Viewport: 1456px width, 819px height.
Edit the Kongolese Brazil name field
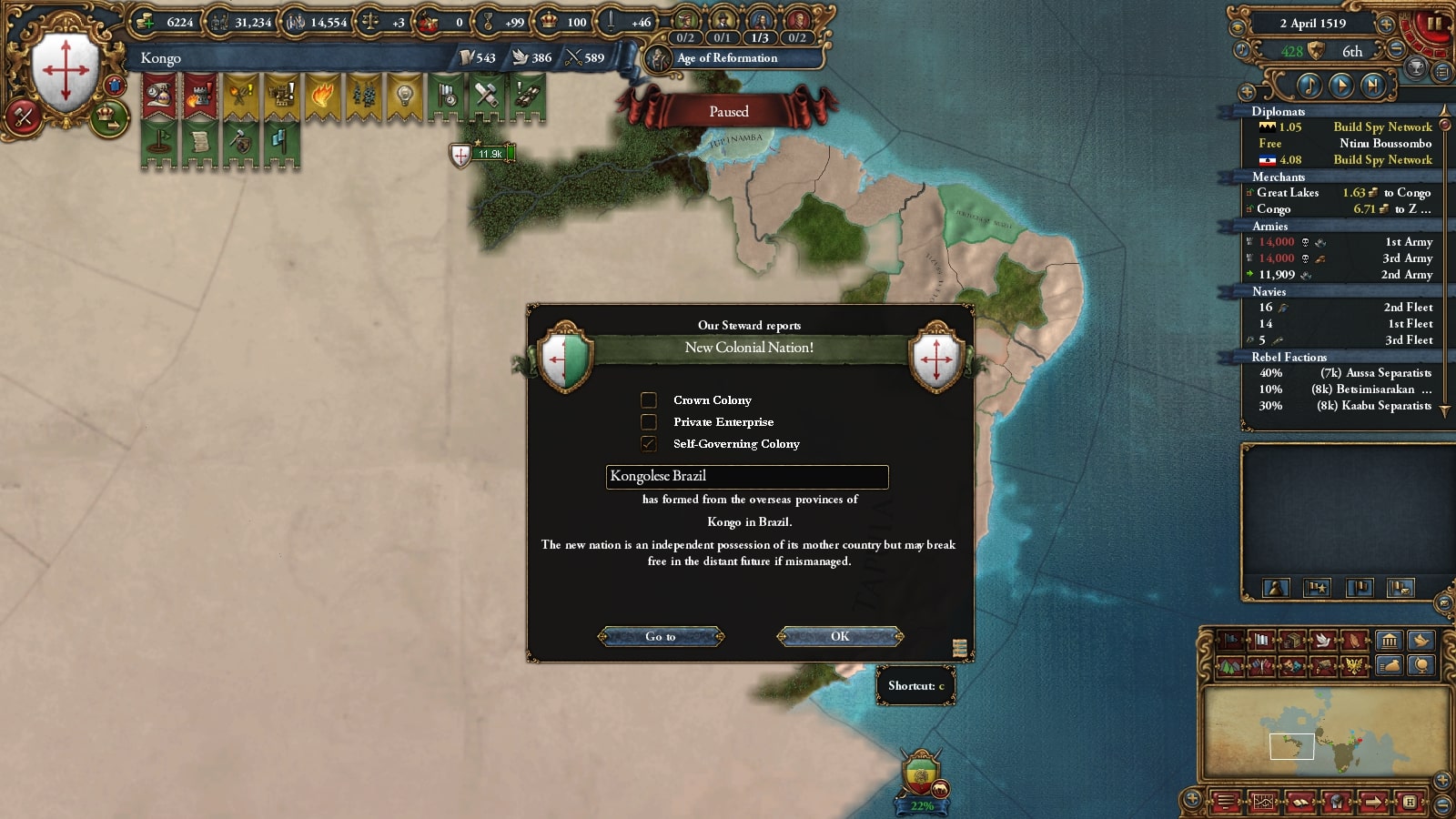pyautogui.click(x=746, y=476)
